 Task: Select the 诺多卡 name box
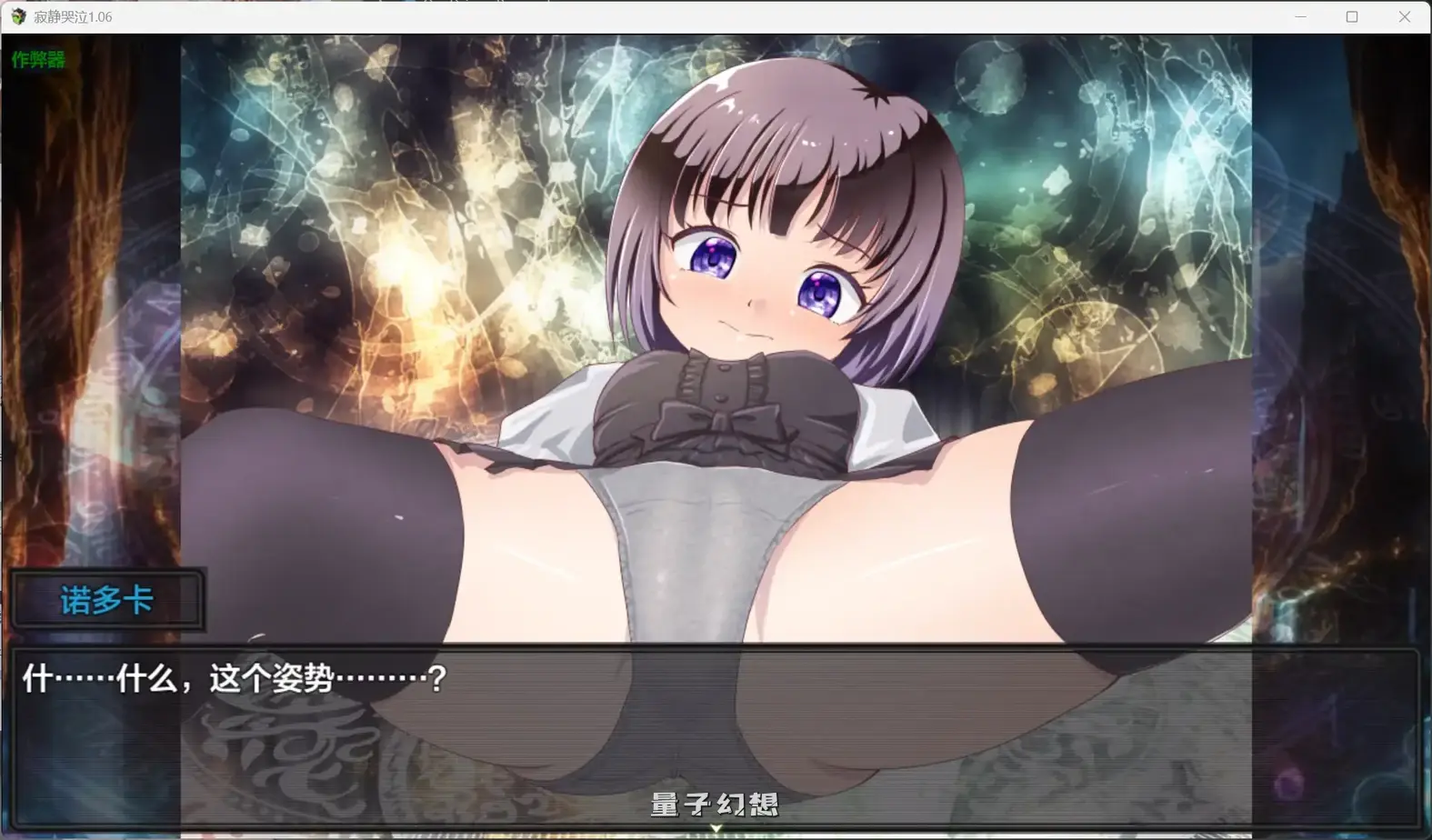point(108,600)
